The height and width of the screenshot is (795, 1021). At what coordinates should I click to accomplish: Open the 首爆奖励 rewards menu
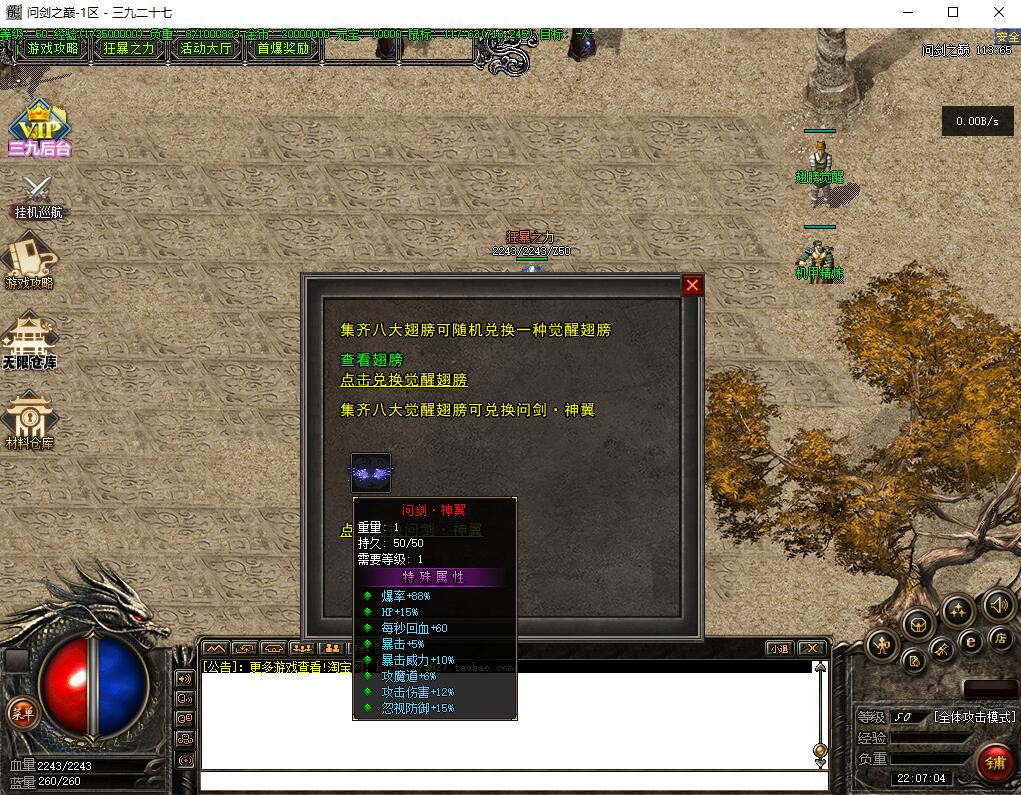point(283,48)
